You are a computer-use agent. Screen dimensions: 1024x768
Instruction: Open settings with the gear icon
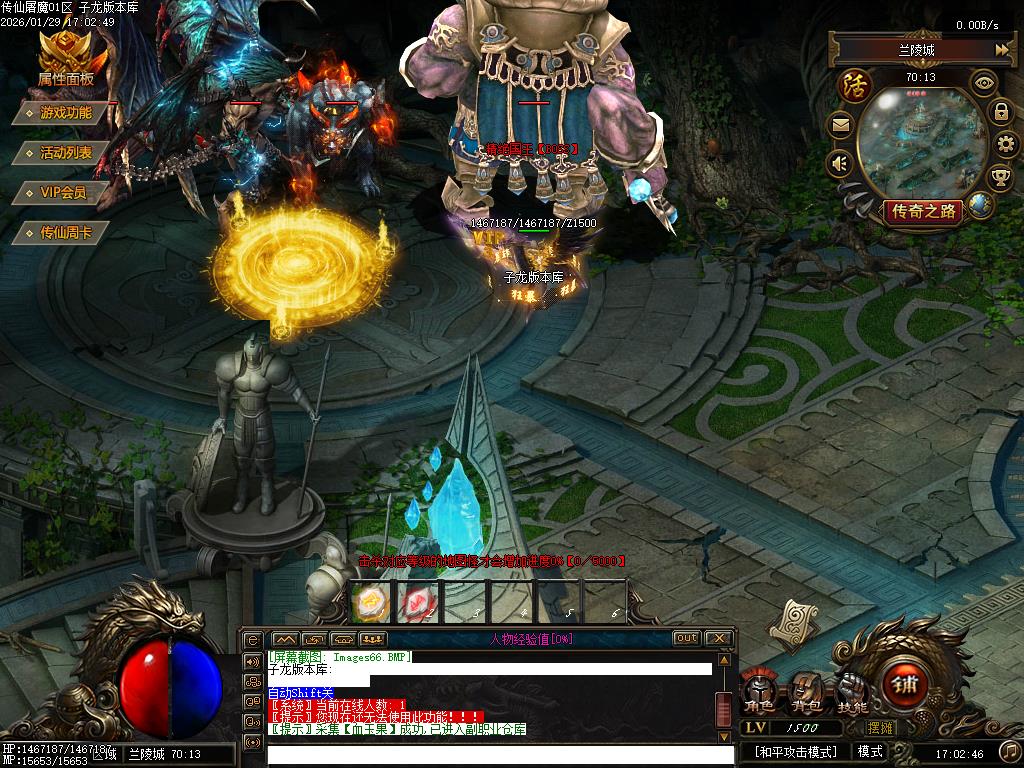pos(1005,144)
